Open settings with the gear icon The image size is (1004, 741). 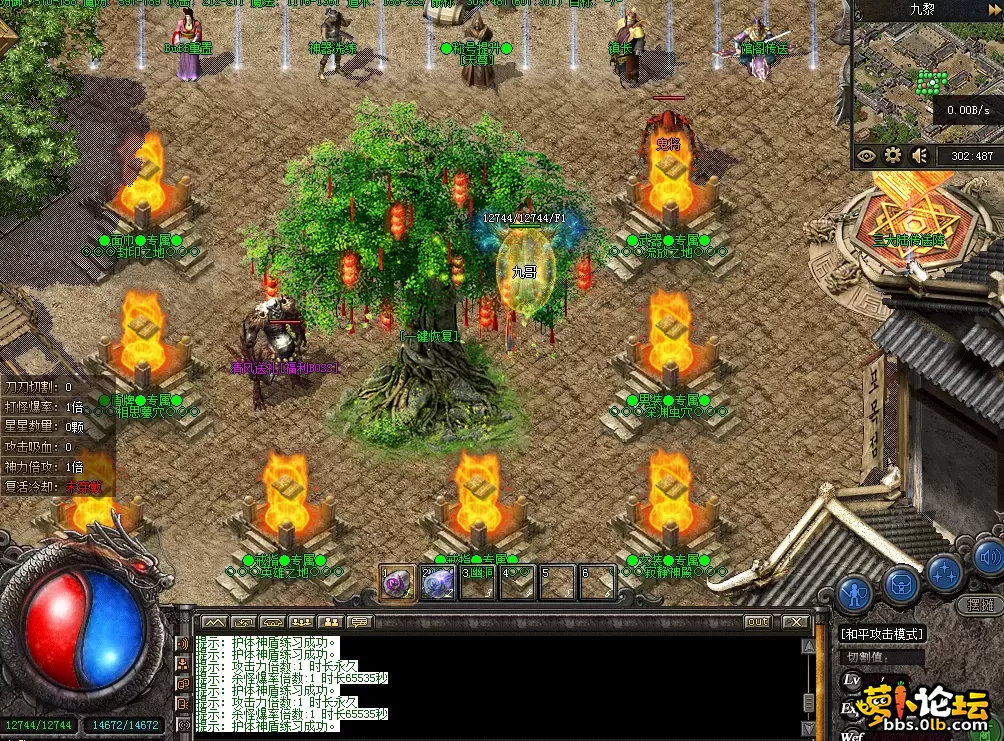[x=893, y=155]
